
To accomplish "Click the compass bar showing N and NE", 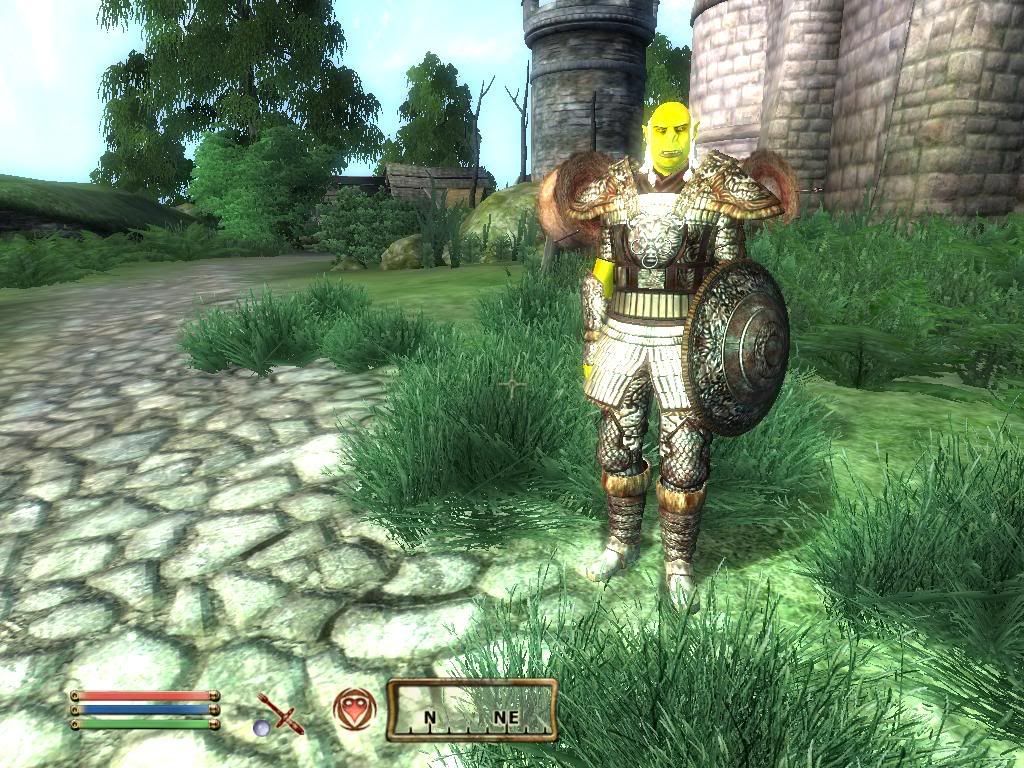I will pyautogui.click(x=471, y=710).
